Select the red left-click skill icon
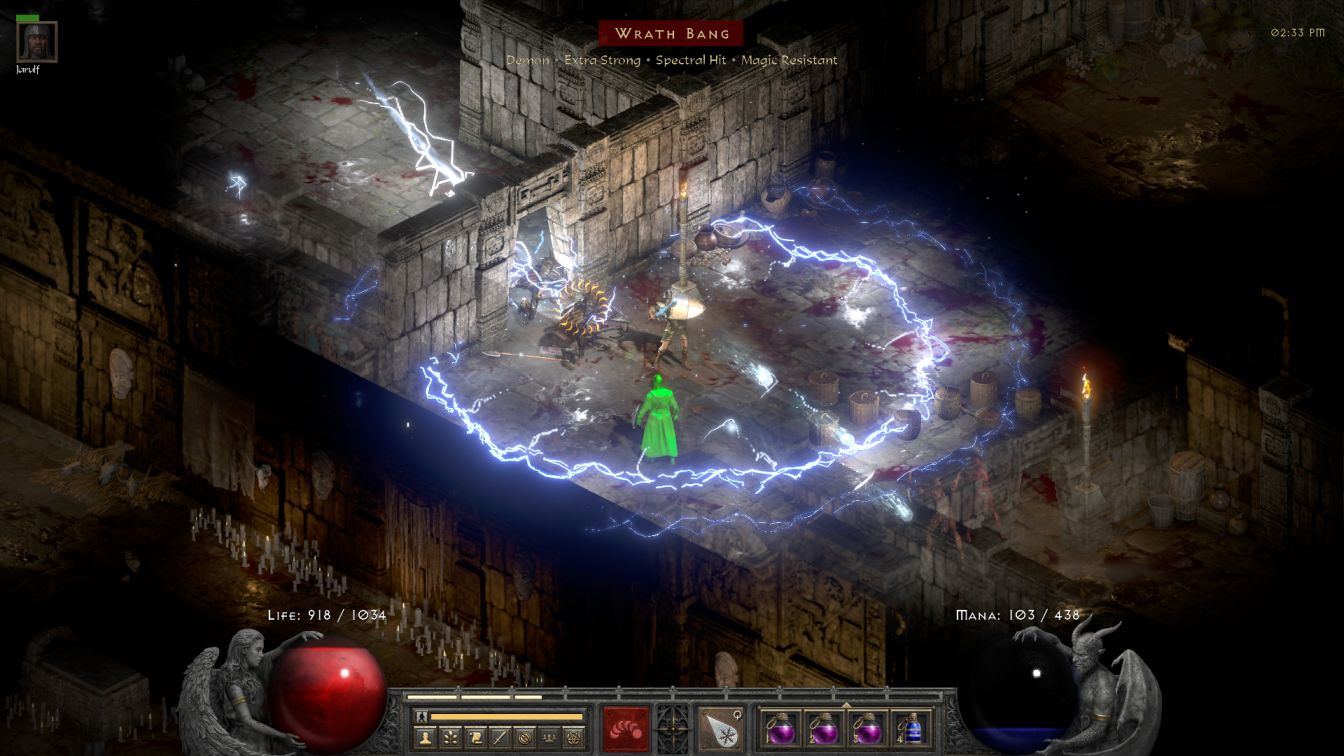The height and width of the screenshot is (756, 1344). (625, 729)
